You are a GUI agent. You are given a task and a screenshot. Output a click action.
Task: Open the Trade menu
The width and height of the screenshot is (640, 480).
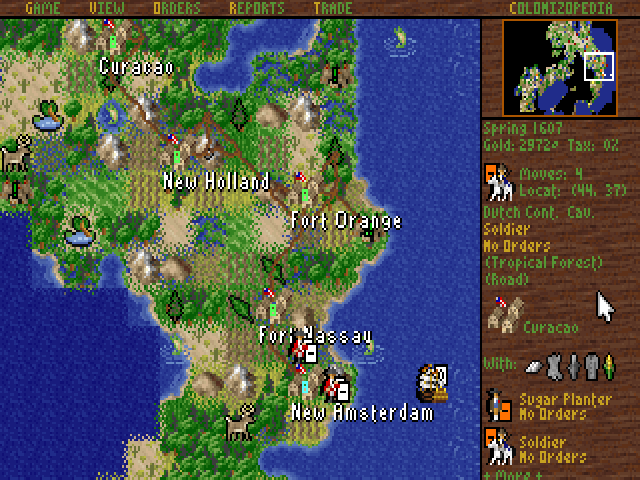[x=332, y=8]
